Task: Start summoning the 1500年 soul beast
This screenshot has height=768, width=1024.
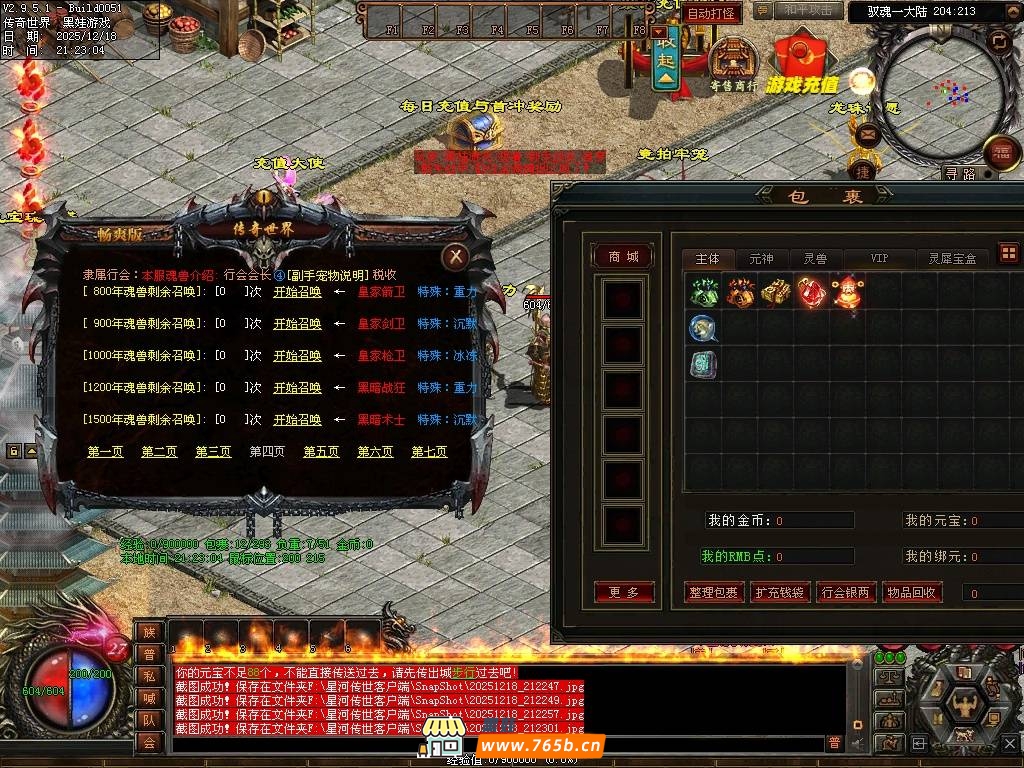Action: click(297, 420)
